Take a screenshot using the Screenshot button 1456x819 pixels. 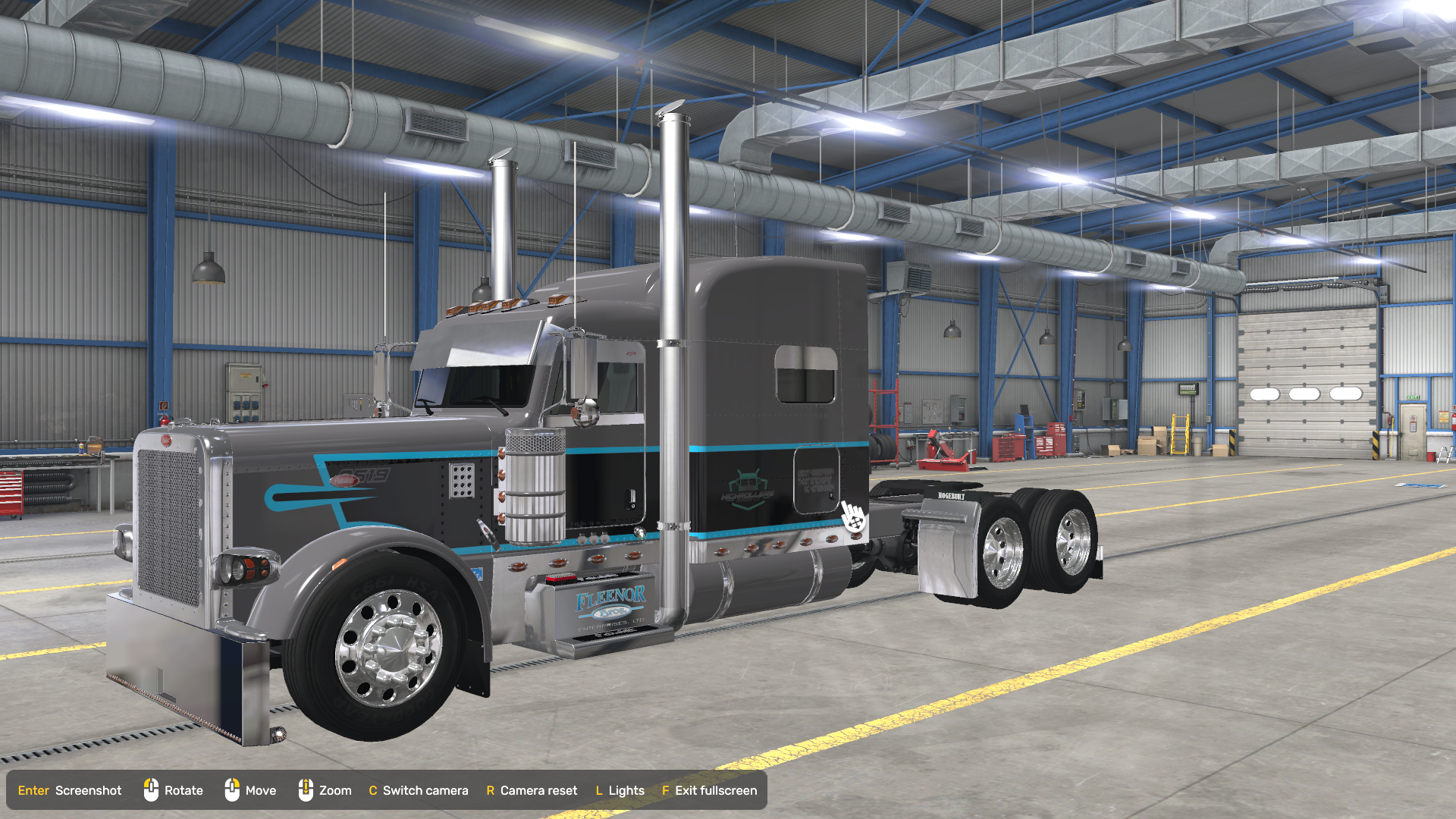[x=70, y=790]
